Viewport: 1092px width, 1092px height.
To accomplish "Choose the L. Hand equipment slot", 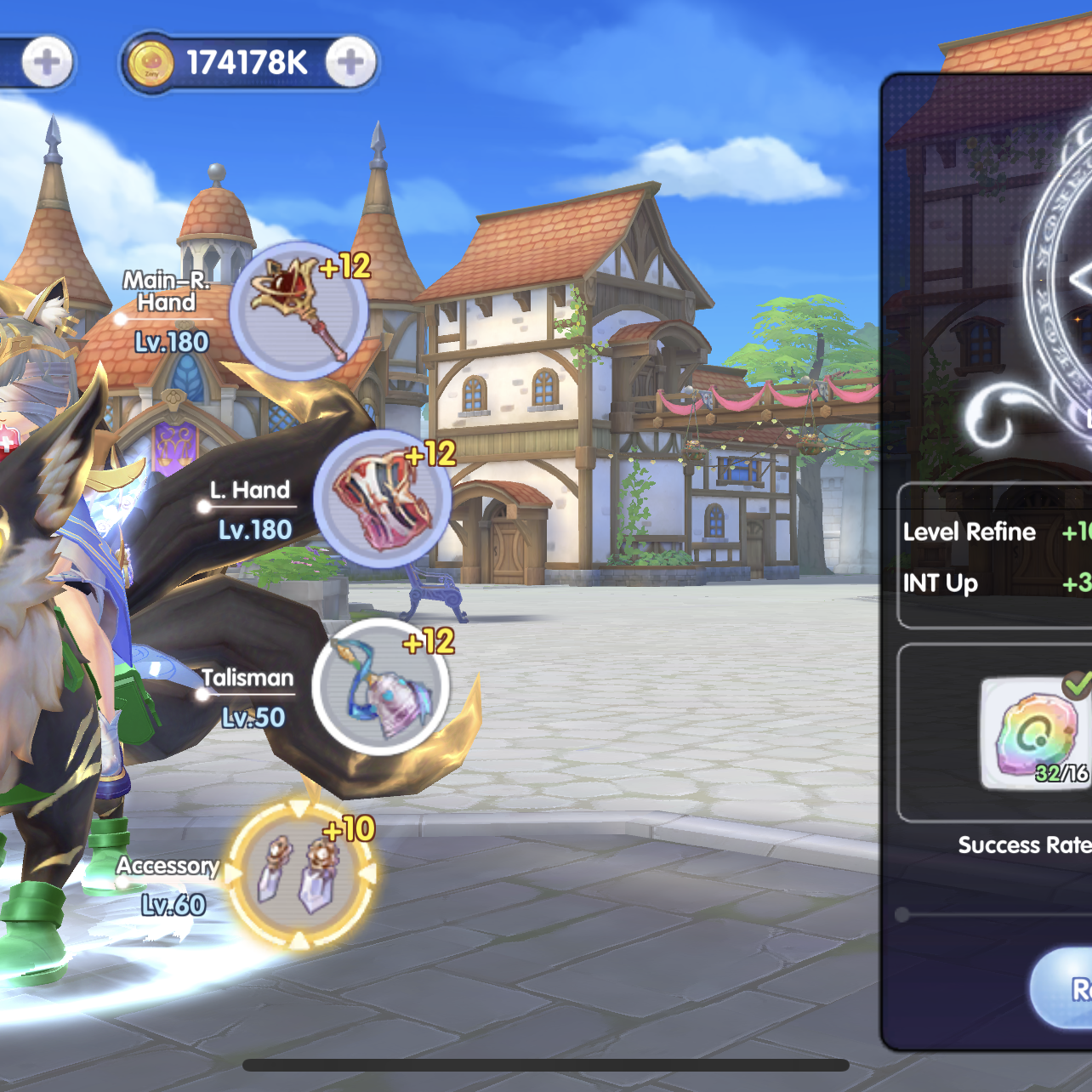I will tap(382, 499).
